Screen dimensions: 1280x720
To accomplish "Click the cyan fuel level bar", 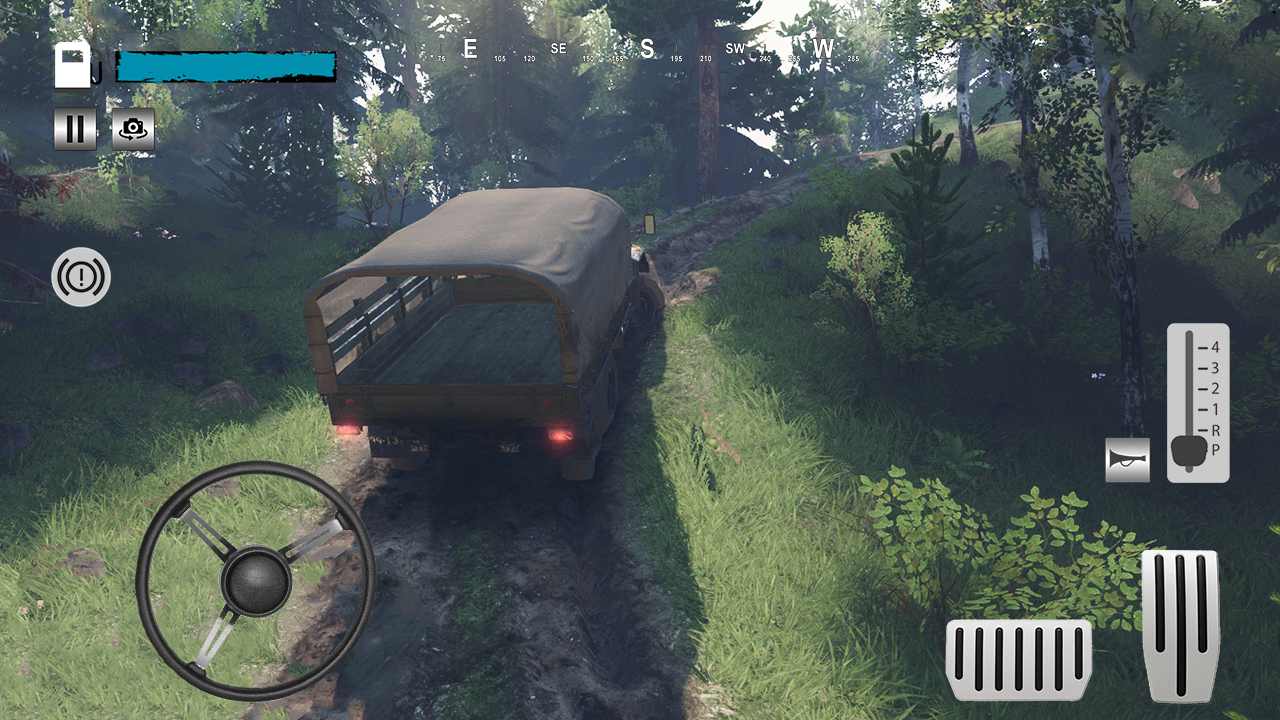I will click(224, 66).
